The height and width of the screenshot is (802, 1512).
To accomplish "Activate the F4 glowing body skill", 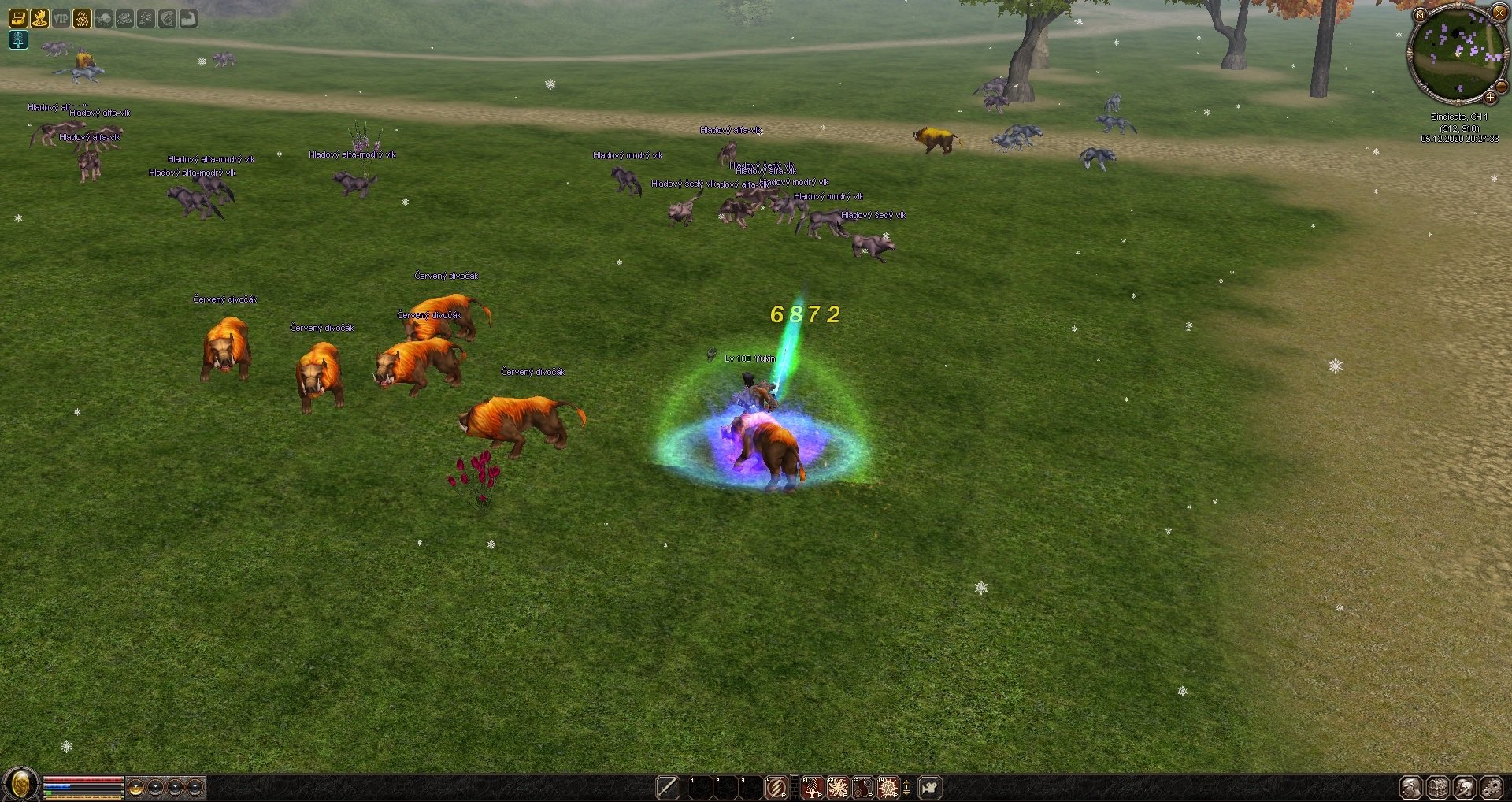I will pos(888,787).
